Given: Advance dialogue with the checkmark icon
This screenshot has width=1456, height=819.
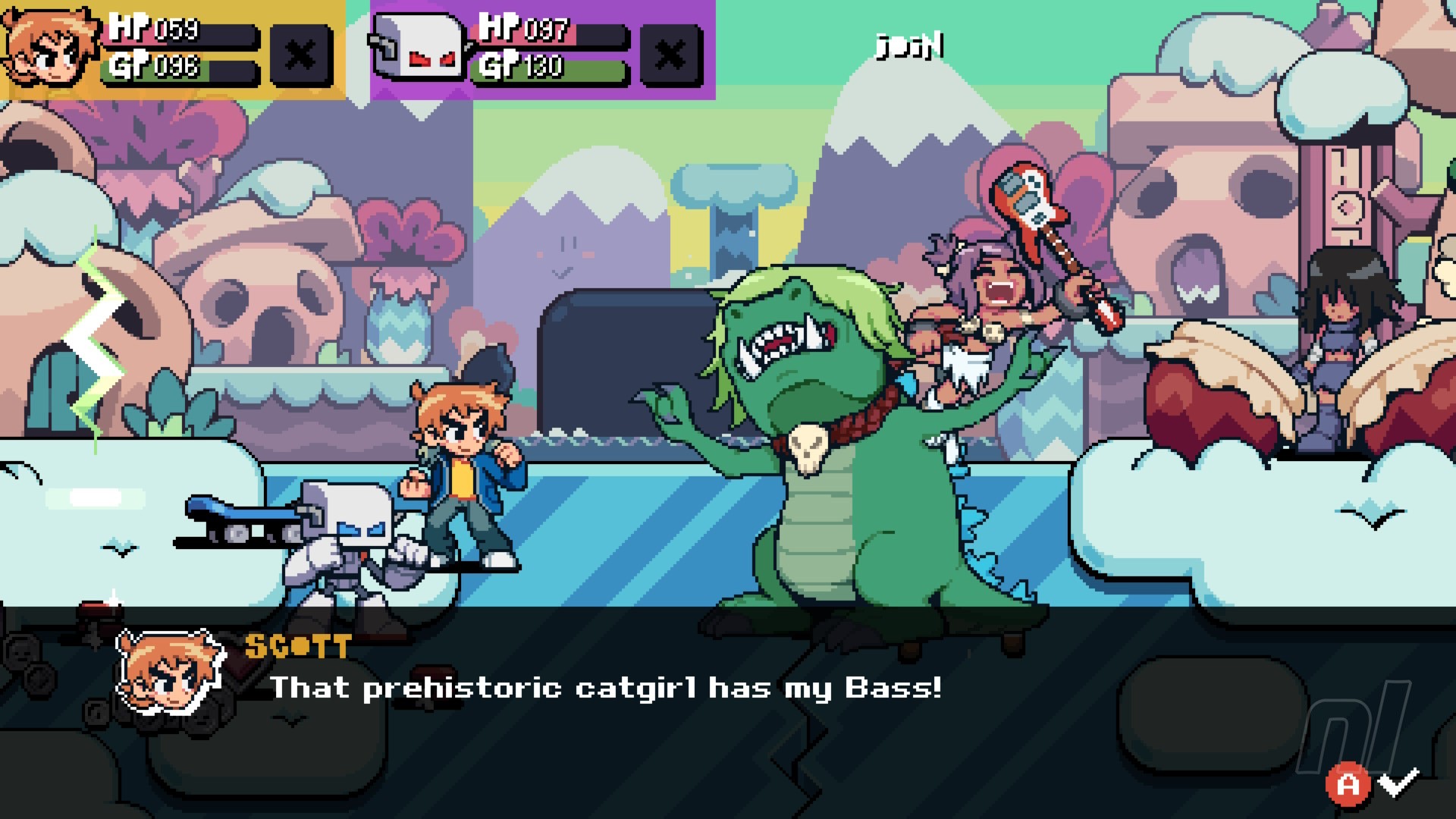Looking at the screenshot, I should 1398,782.
